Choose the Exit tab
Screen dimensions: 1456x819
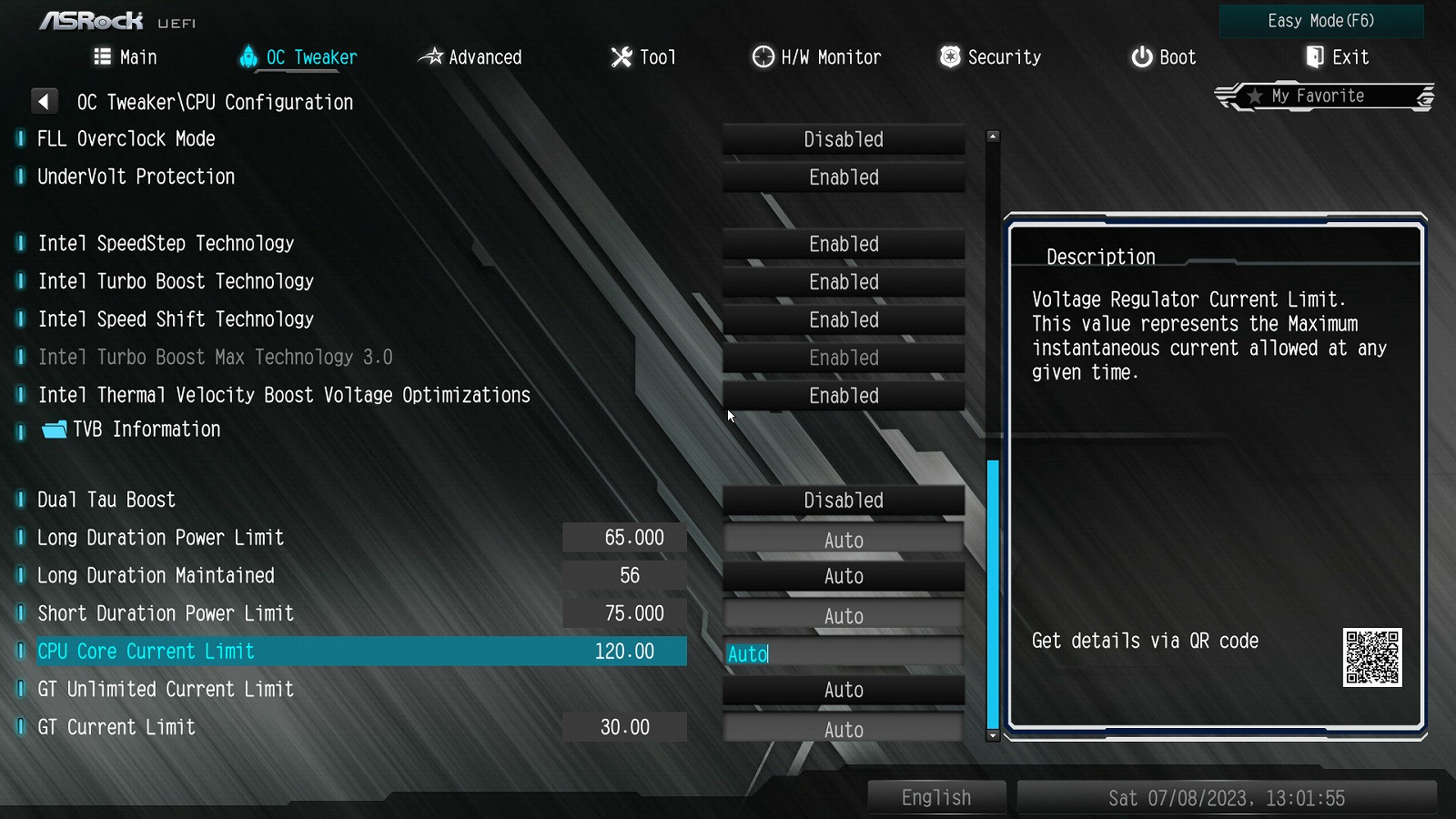[x=1337, y=57]
